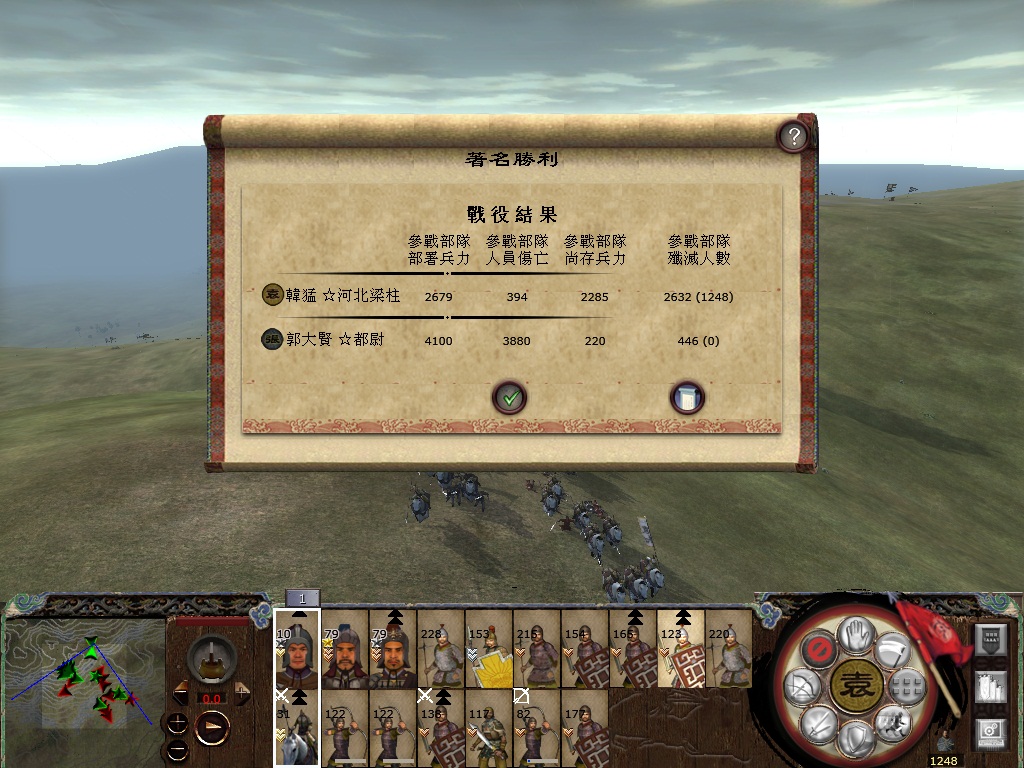This screenshot has width=1024, height=768.
Task: Zoom in the minimap with round plus
Action: pyautogui.click(x=177, y=723)
